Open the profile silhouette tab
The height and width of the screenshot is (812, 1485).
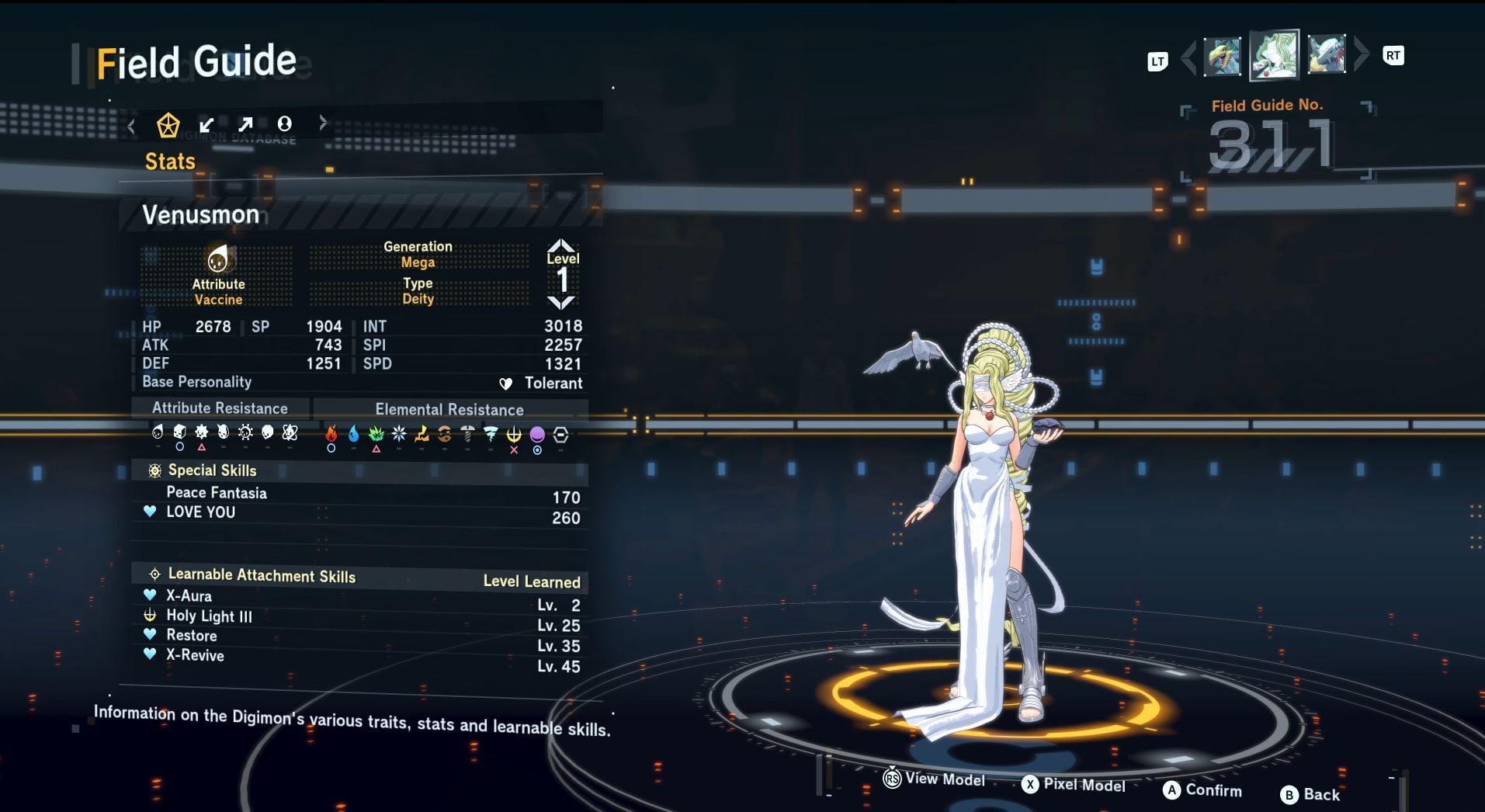(285, 123)
